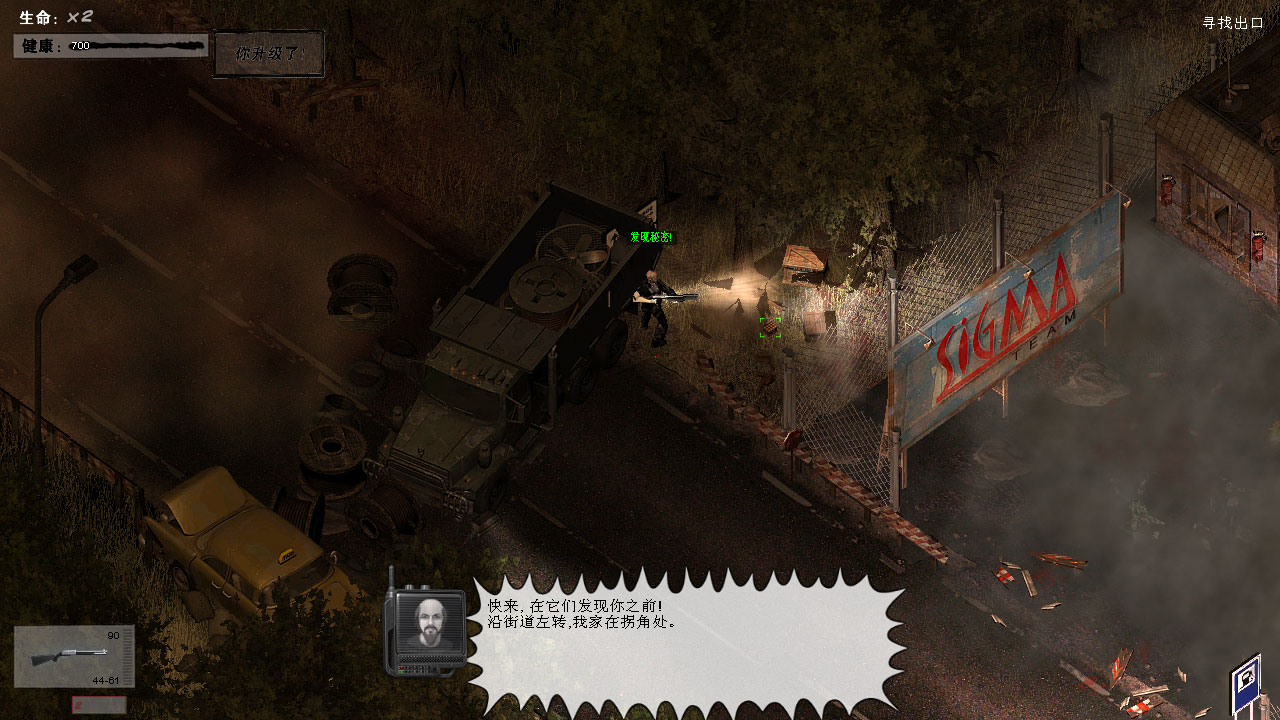1280x720 pixels.
Task: Click the red-bordered slot below the shotgun
Action: (99, 705)
